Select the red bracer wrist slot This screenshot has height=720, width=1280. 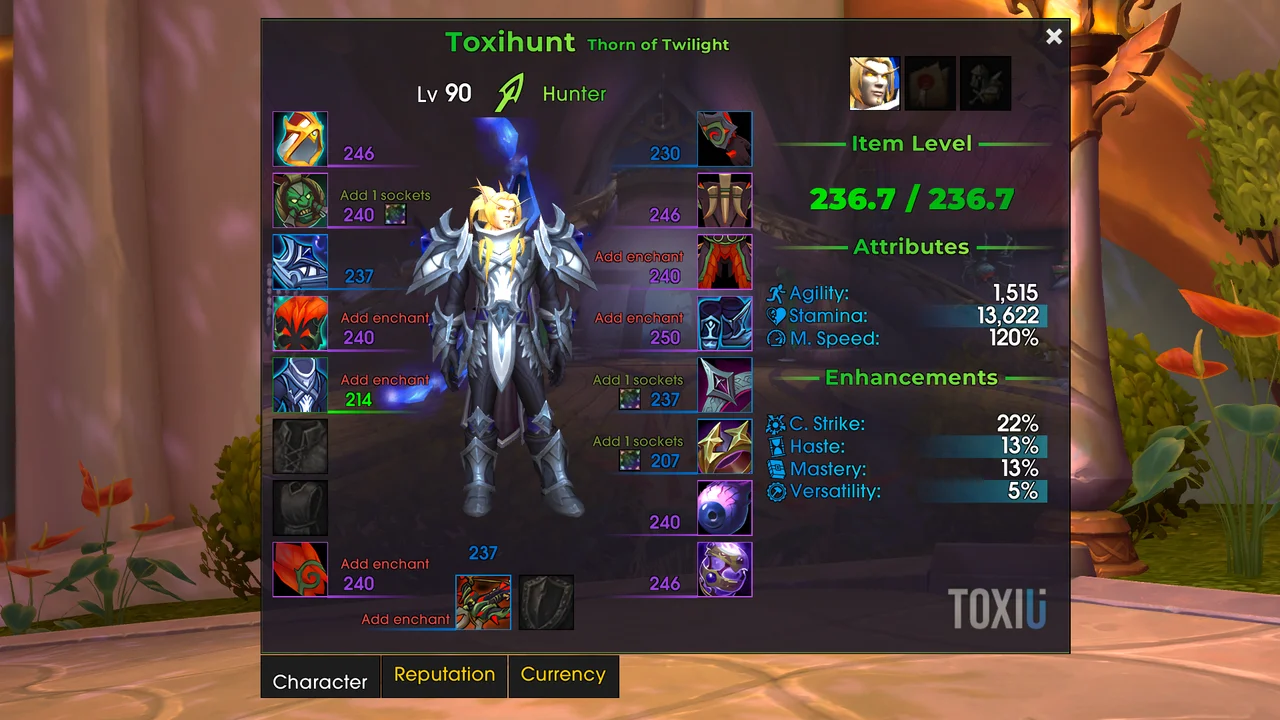coord(300,569)
